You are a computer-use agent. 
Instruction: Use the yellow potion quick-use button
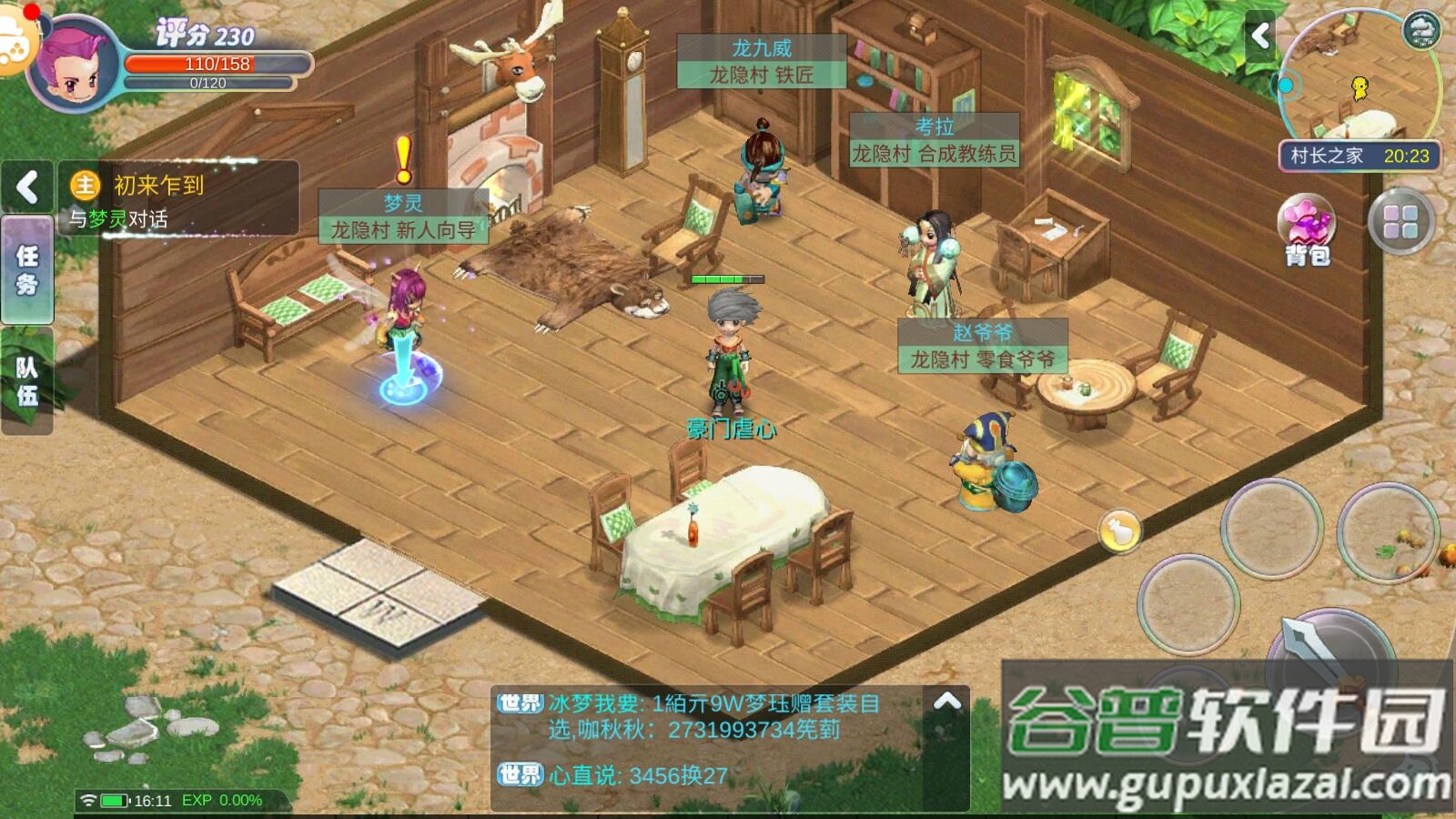pos(1119,531)
